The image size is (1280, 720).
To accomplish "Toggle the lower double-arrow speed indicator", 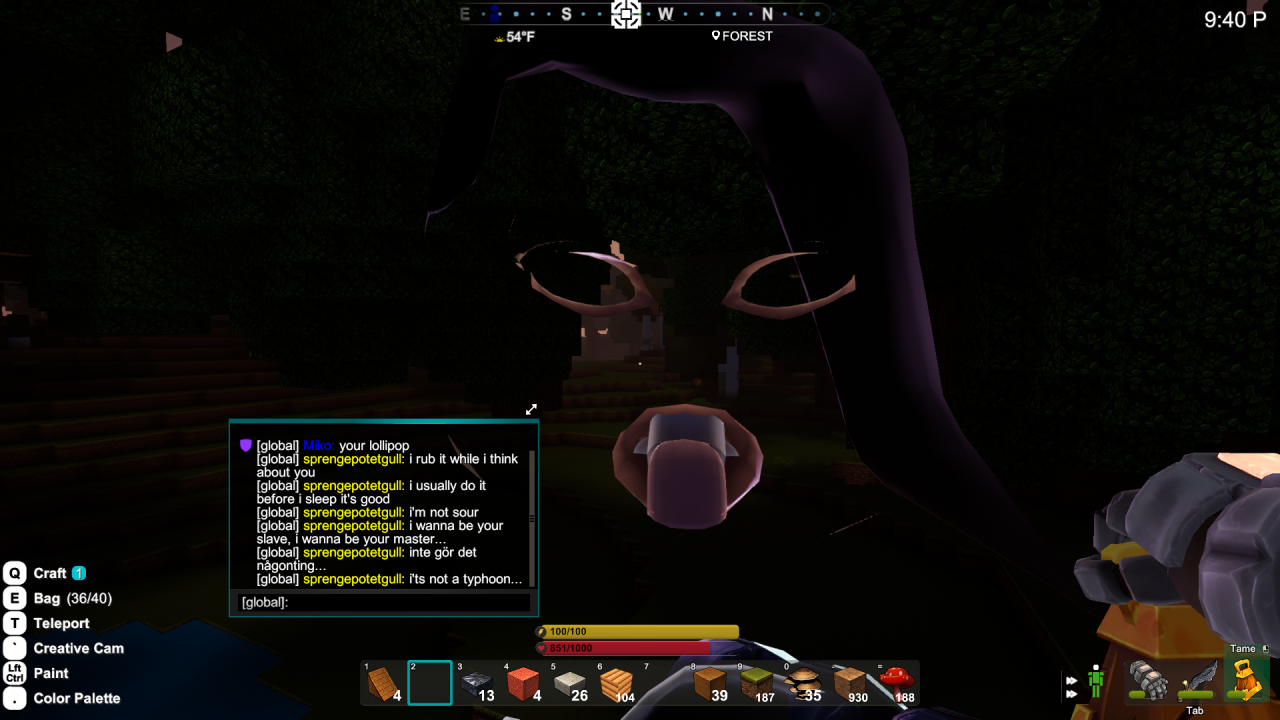I will coord(1070,694).
